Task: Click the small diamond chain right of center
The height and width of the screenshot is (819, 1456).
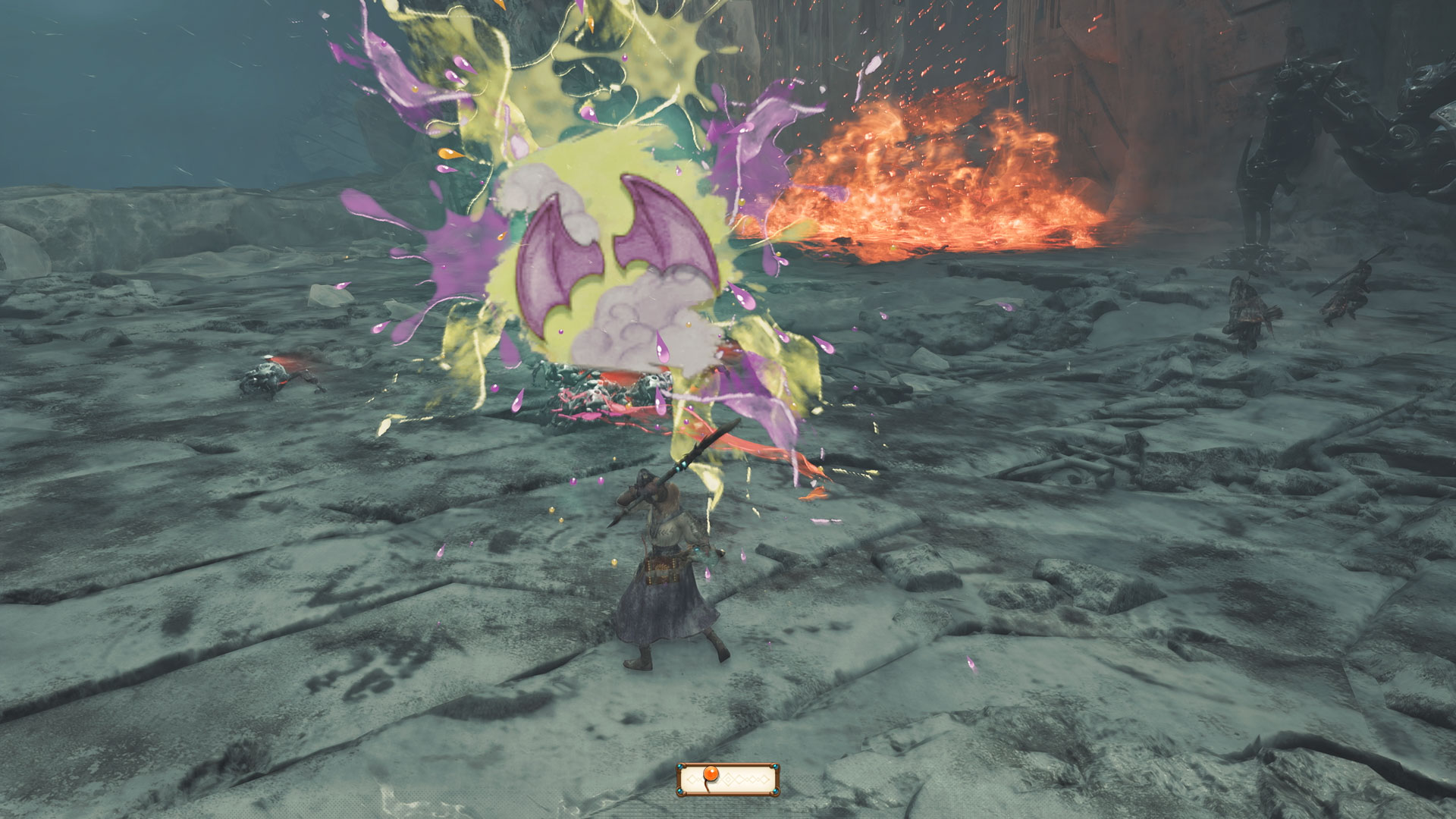Action: tap(748, 780)
